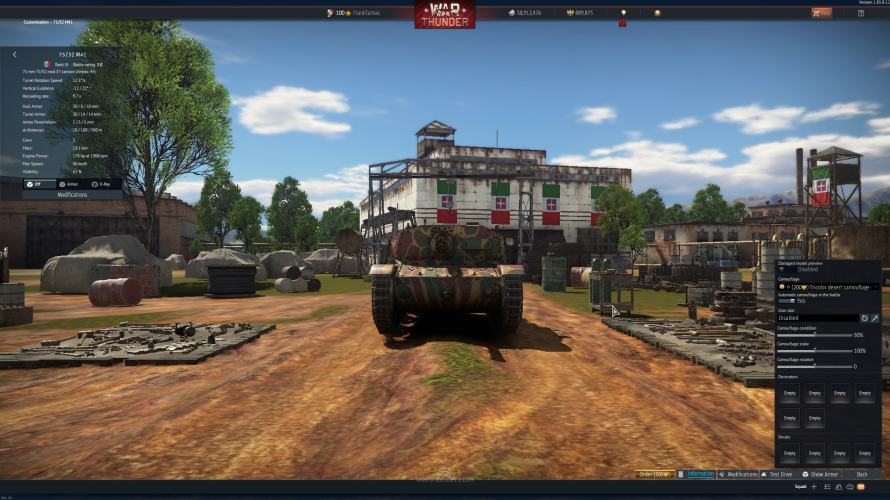Go Back from the customization screen

[x=862, y=474]
